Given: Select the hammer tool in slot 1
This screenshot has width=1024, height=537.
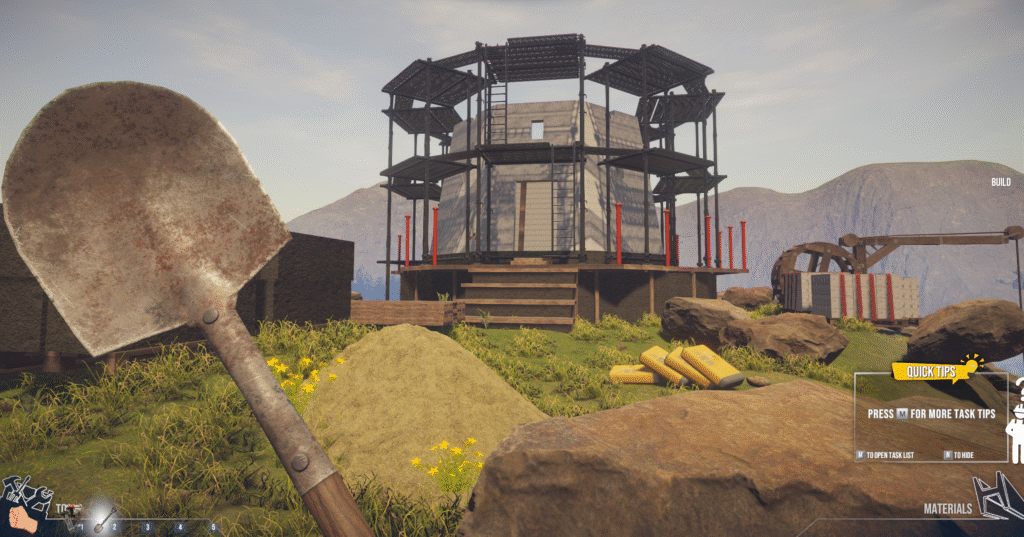Looking at the screenshot, I should pos(71,514).
